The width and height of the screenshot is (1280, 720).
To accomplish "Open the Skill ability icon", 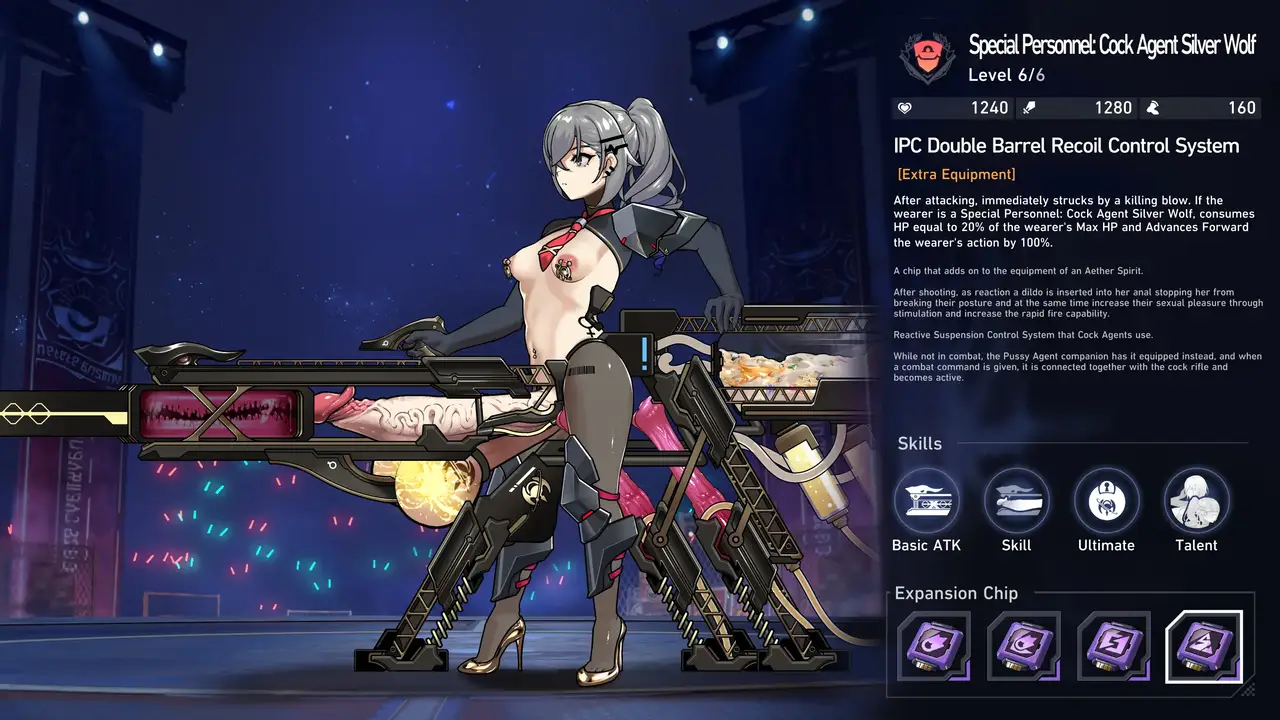I will click(1016, 501).
